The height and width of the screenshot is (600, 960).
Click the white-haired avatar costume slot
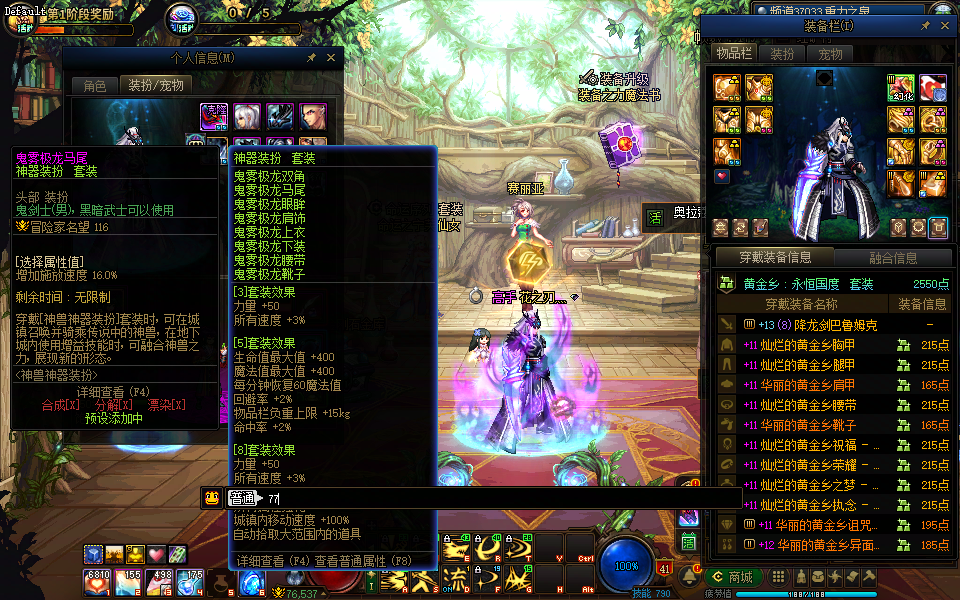coord(247,117)
